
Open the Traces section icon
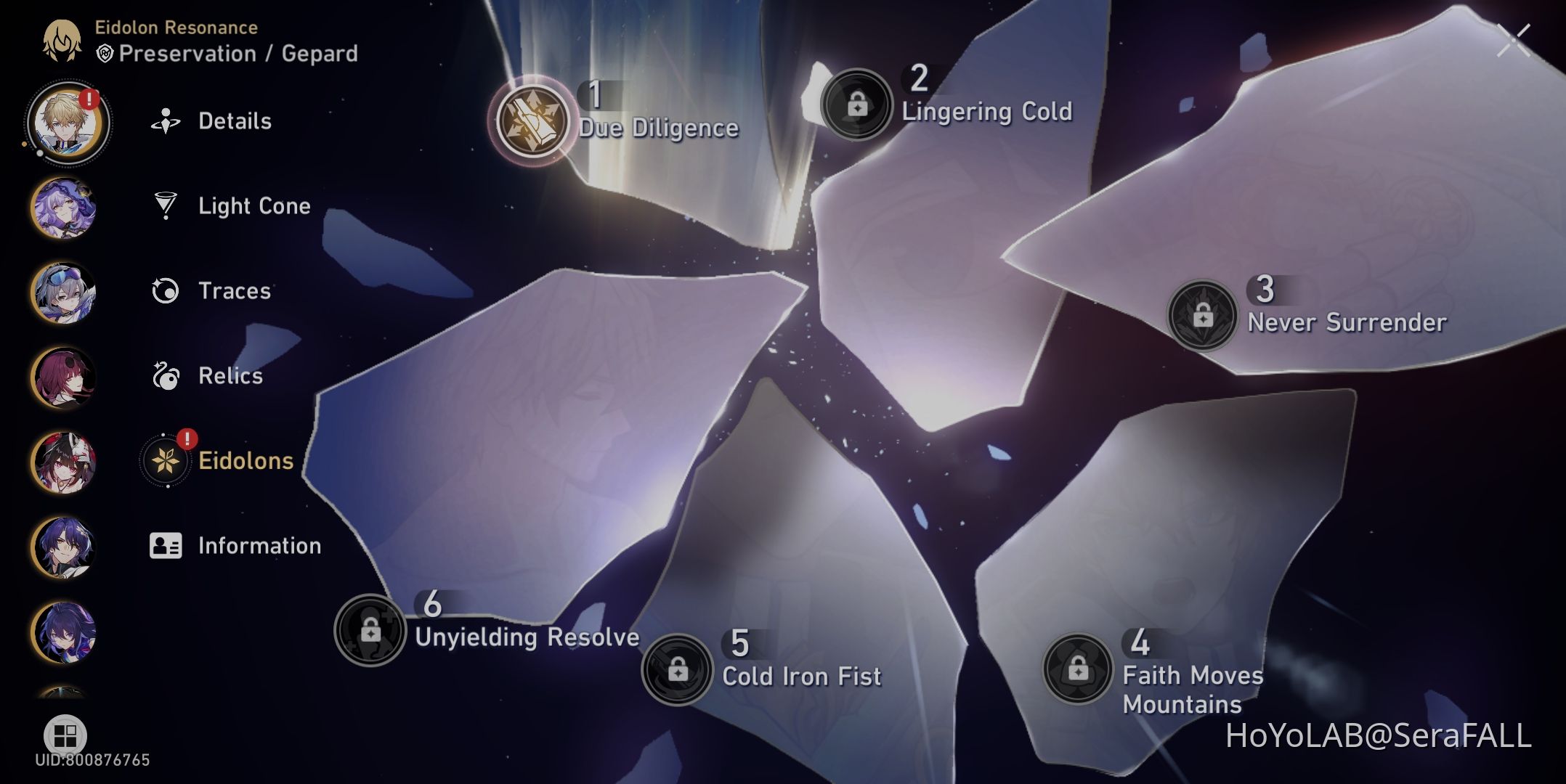click(x=167, y=292)
